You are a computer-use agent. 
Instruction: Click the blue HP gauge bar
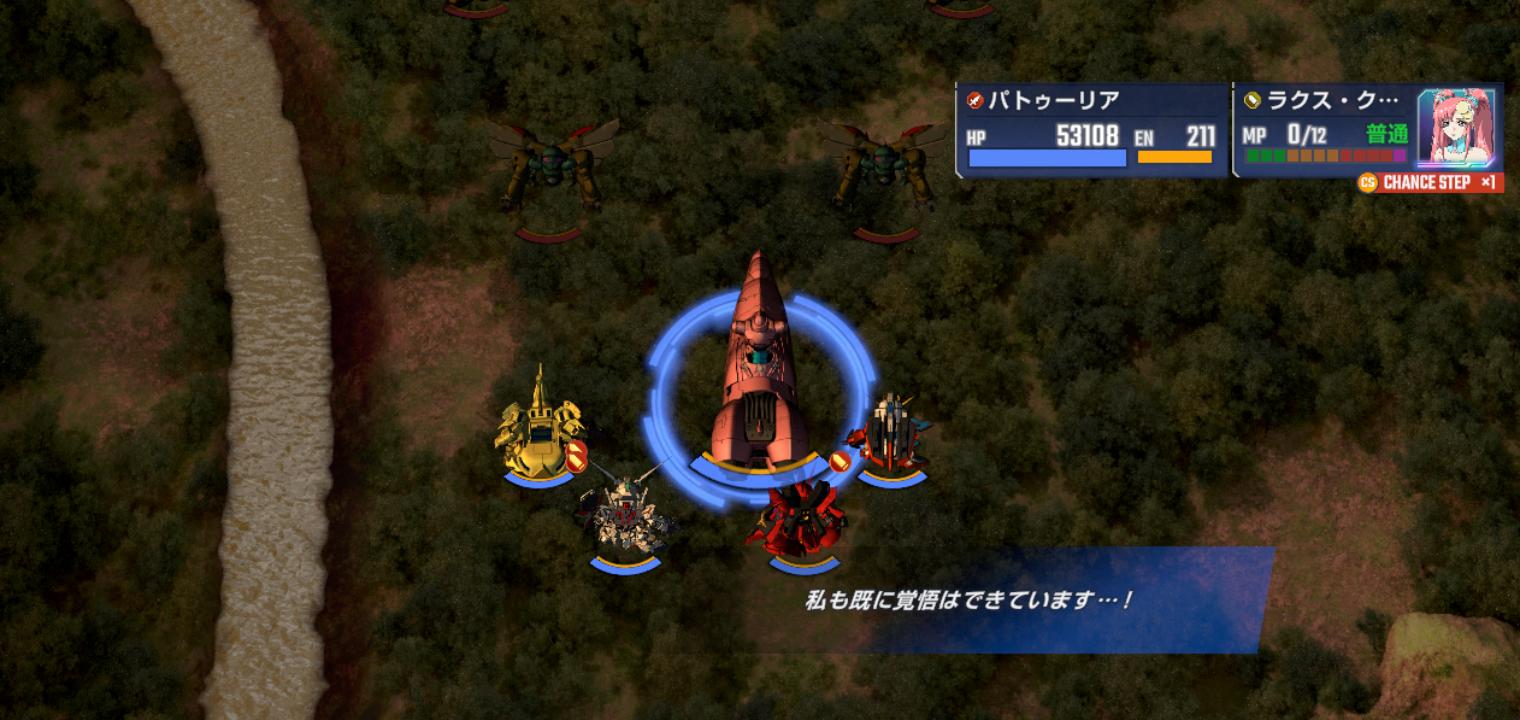pos(1046,158)
